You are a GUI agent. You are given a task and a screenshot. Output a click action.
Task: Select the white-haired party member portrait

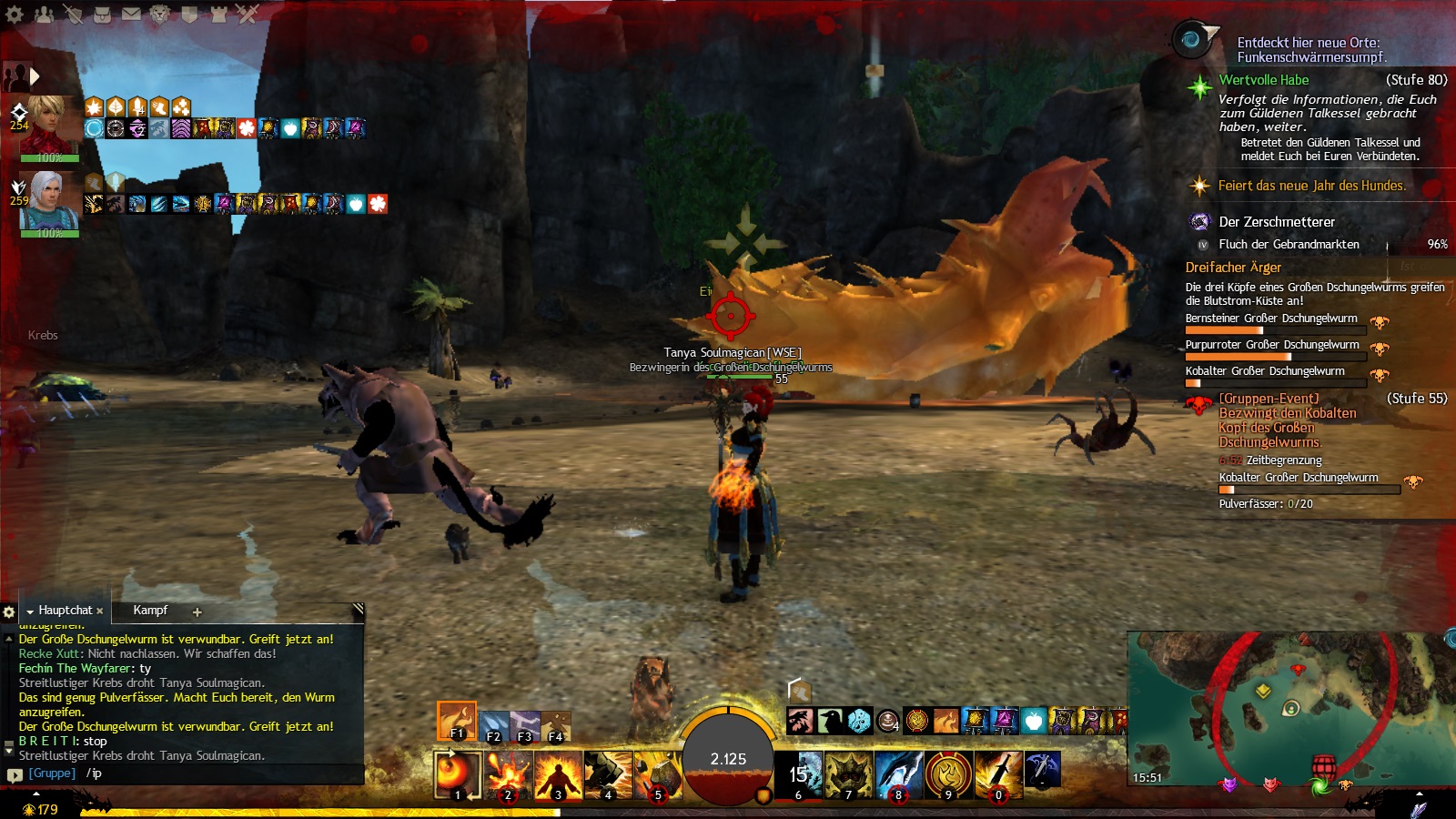(49, 202)
